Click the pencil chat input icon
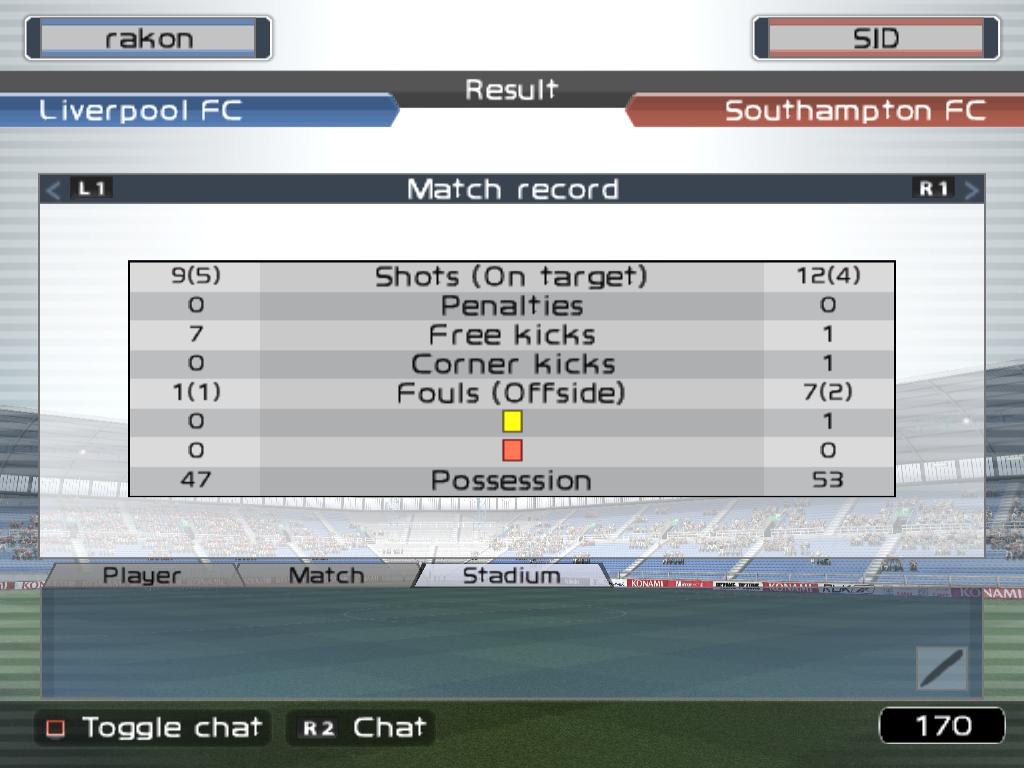Viewport: 1024px width, 768px height. pos(941,668)
